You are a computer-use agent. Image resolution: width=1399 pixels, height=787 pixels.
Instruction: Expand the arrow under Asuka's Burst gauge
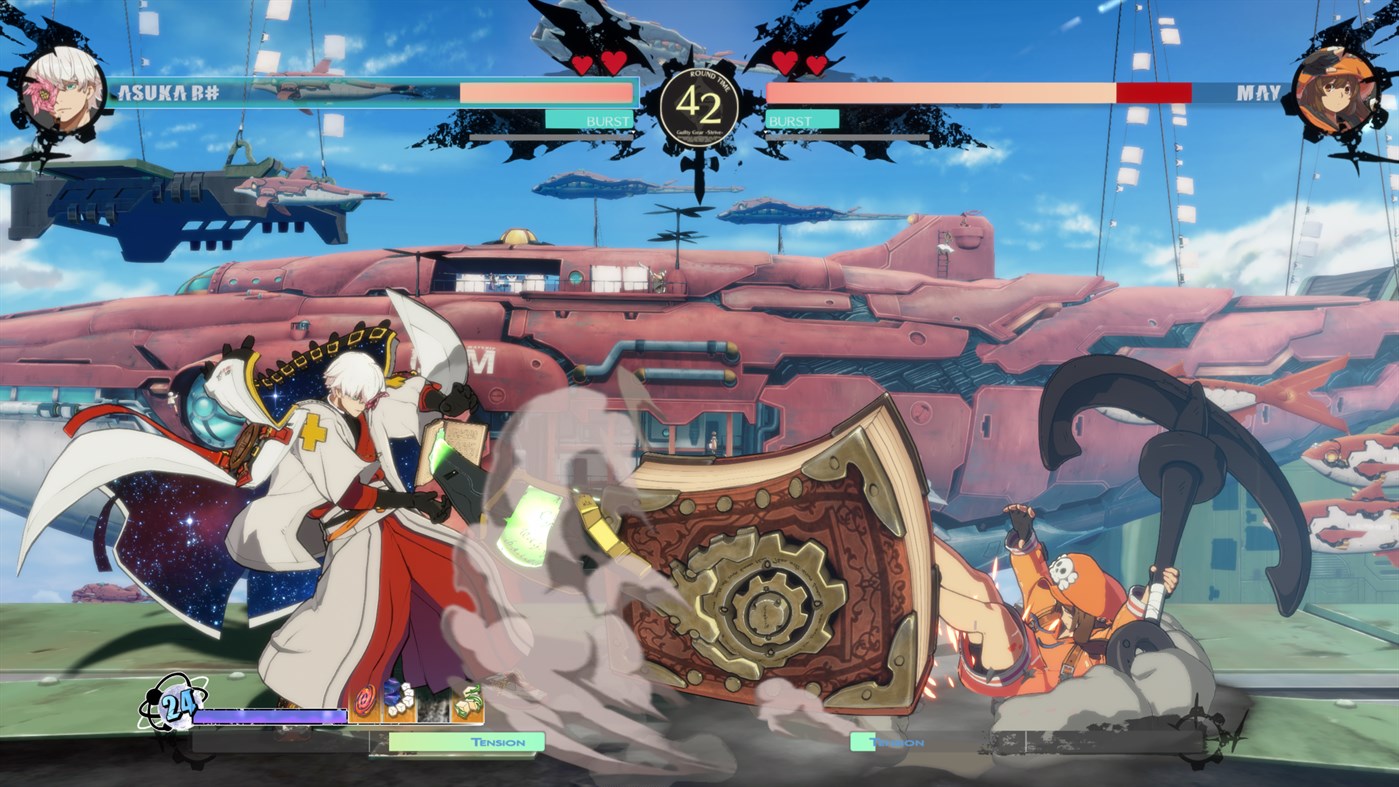click(633, 131)
